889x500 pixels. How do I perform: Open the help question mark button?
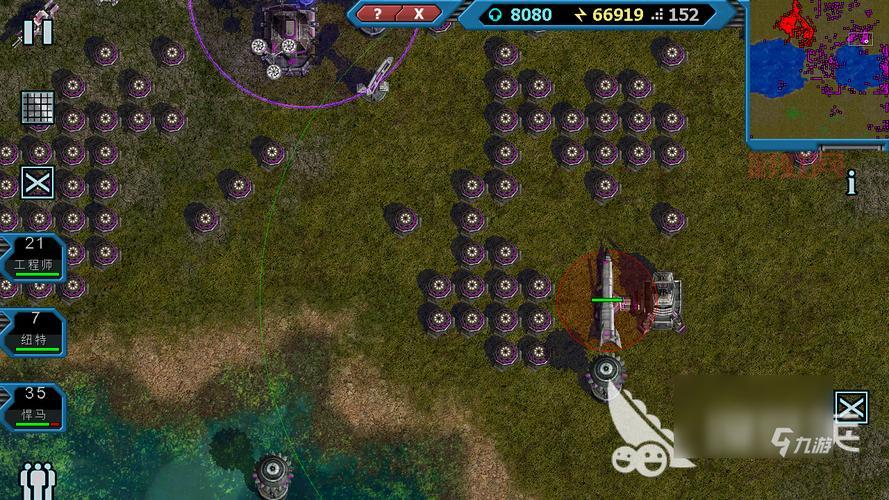[377, 14]
